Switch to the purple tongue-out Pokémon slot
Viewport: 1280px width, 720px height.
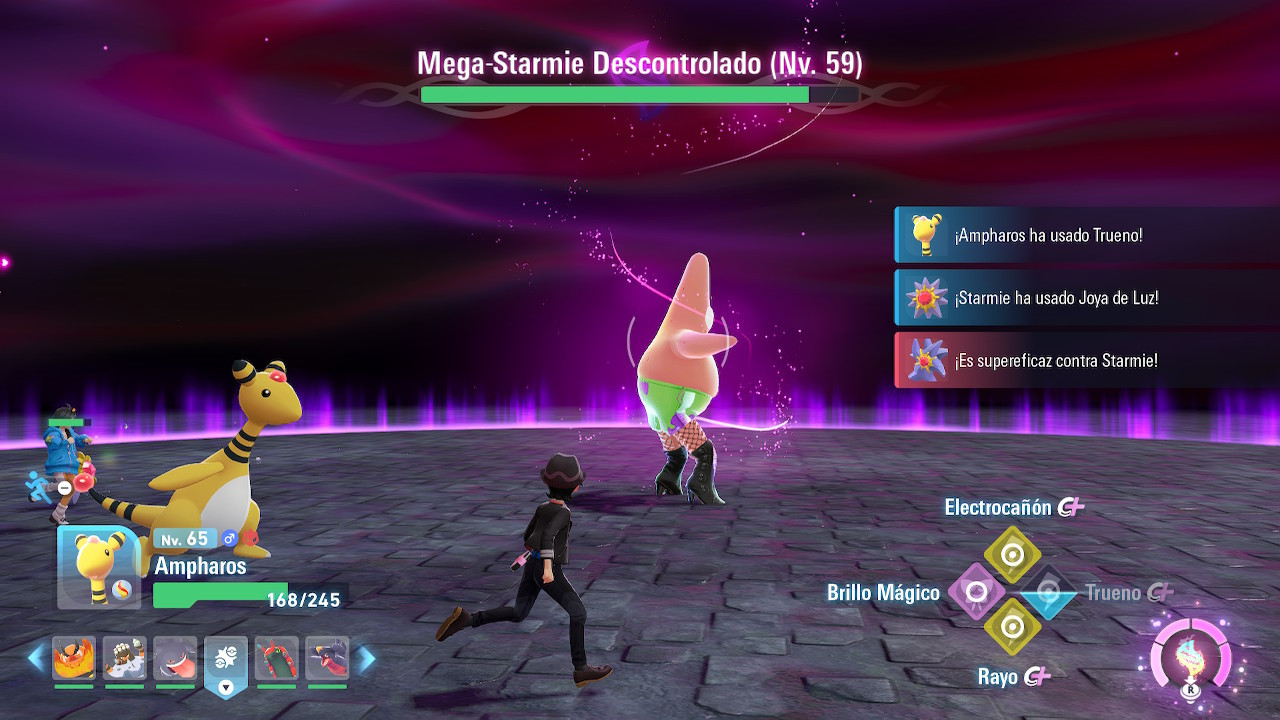pos(175,658)
